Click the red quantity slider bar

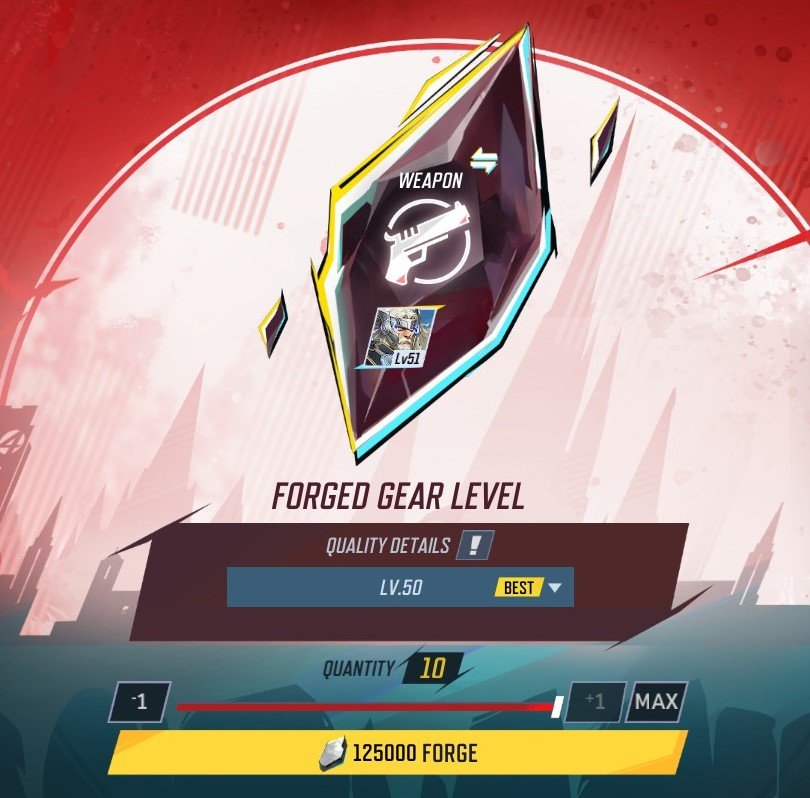coord(365,707)
